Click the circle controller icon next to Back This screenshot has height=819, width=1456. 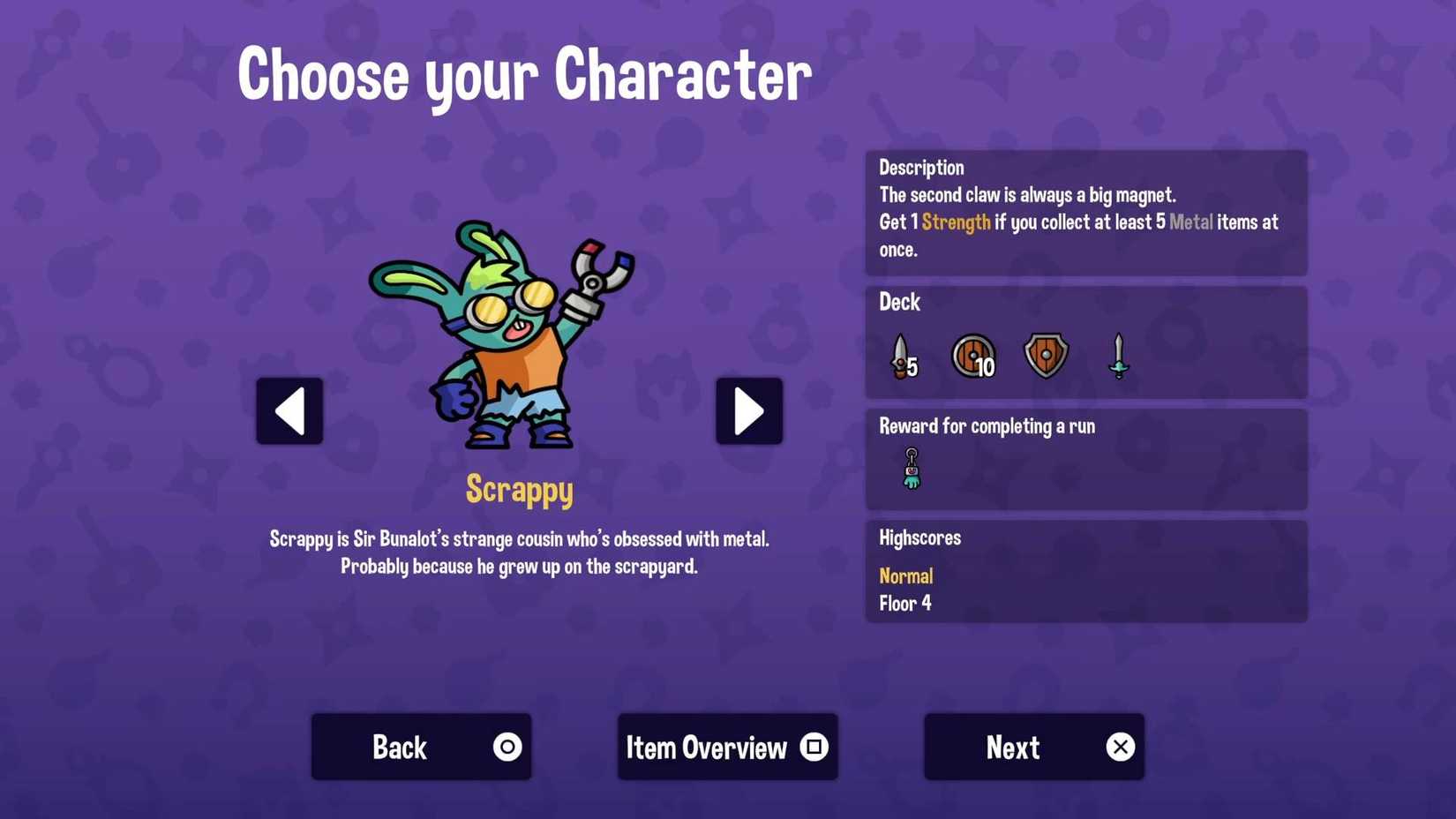(x=507, y=746)
